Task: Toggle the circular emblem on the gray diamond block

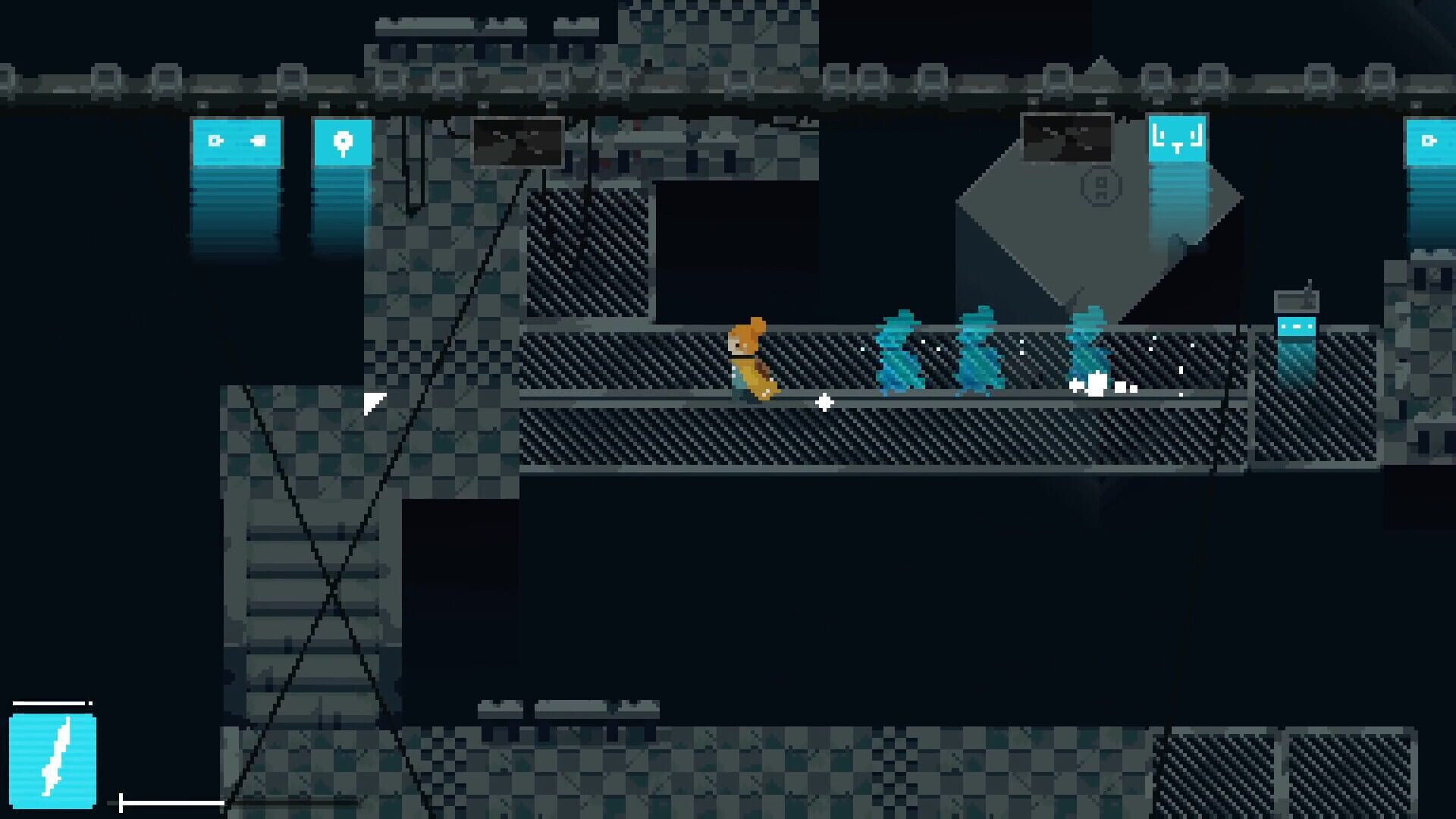Action: 1101,187
